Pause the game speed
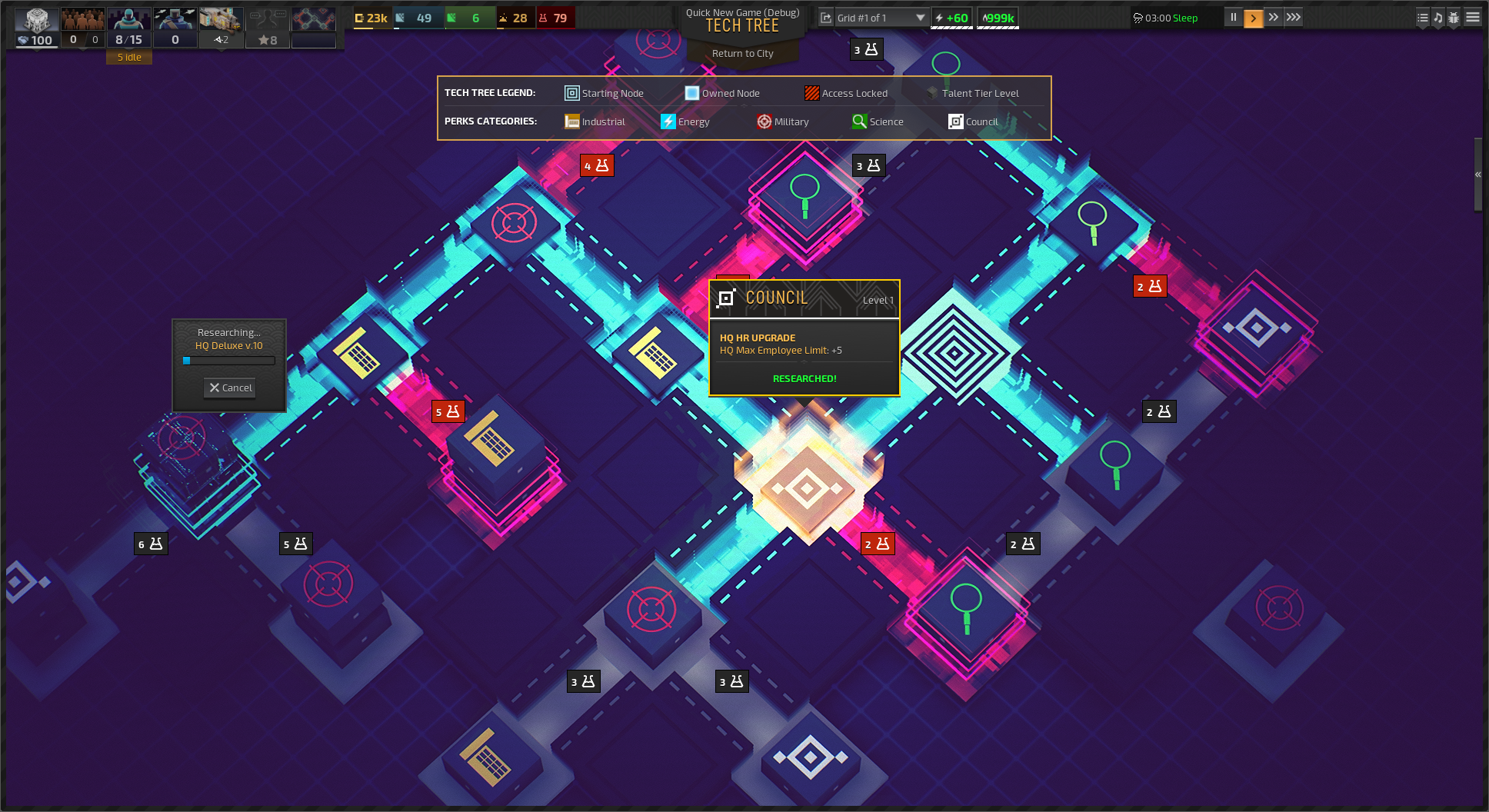The width and height of the screenshot is (1489, 812). [1233, 17]
